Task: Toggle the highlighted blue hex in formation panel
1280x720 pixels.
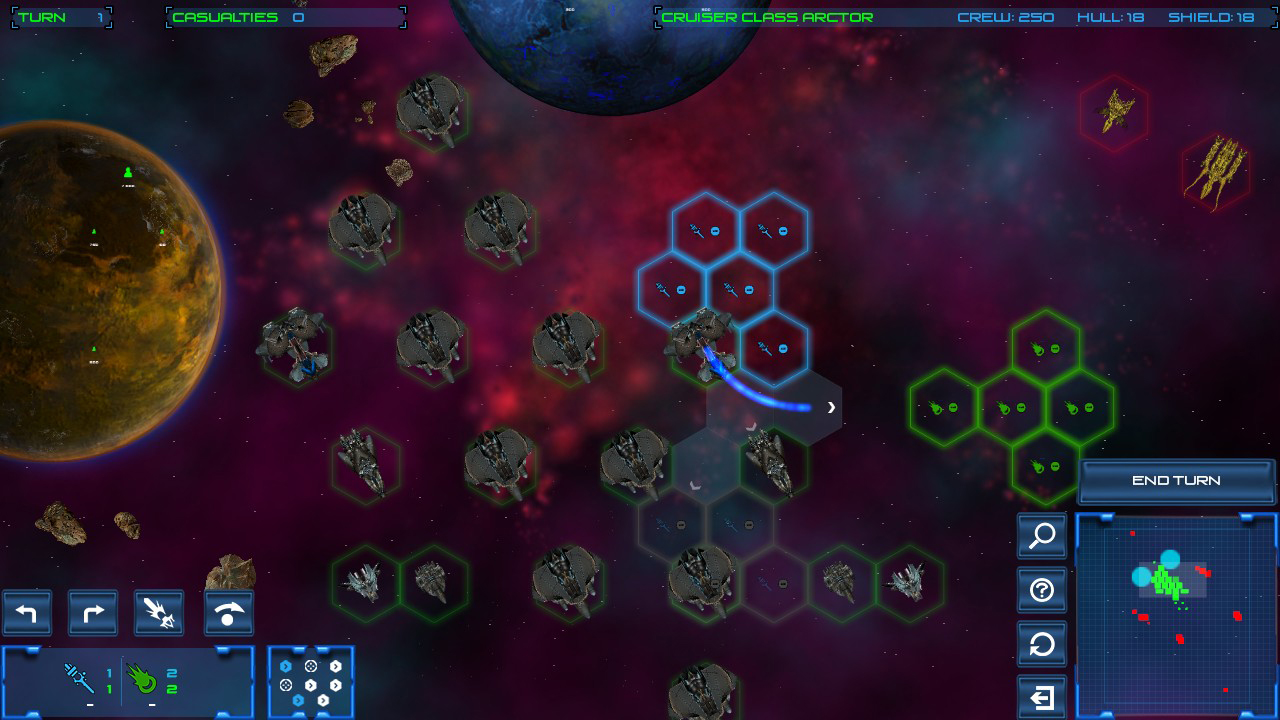Action: [286, 666]
